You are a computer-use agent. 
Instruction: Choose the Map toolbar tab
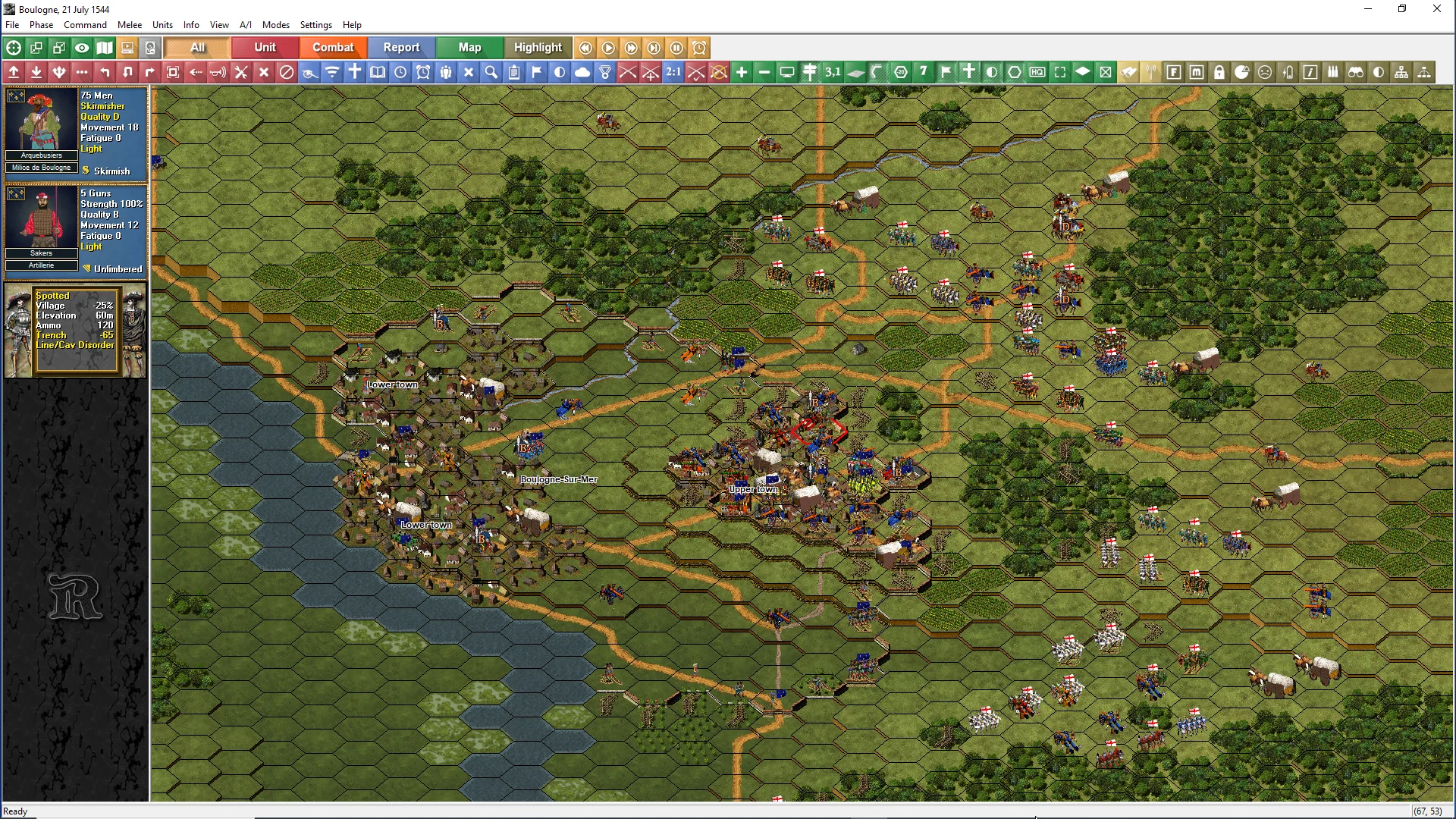tap(469, 47)
